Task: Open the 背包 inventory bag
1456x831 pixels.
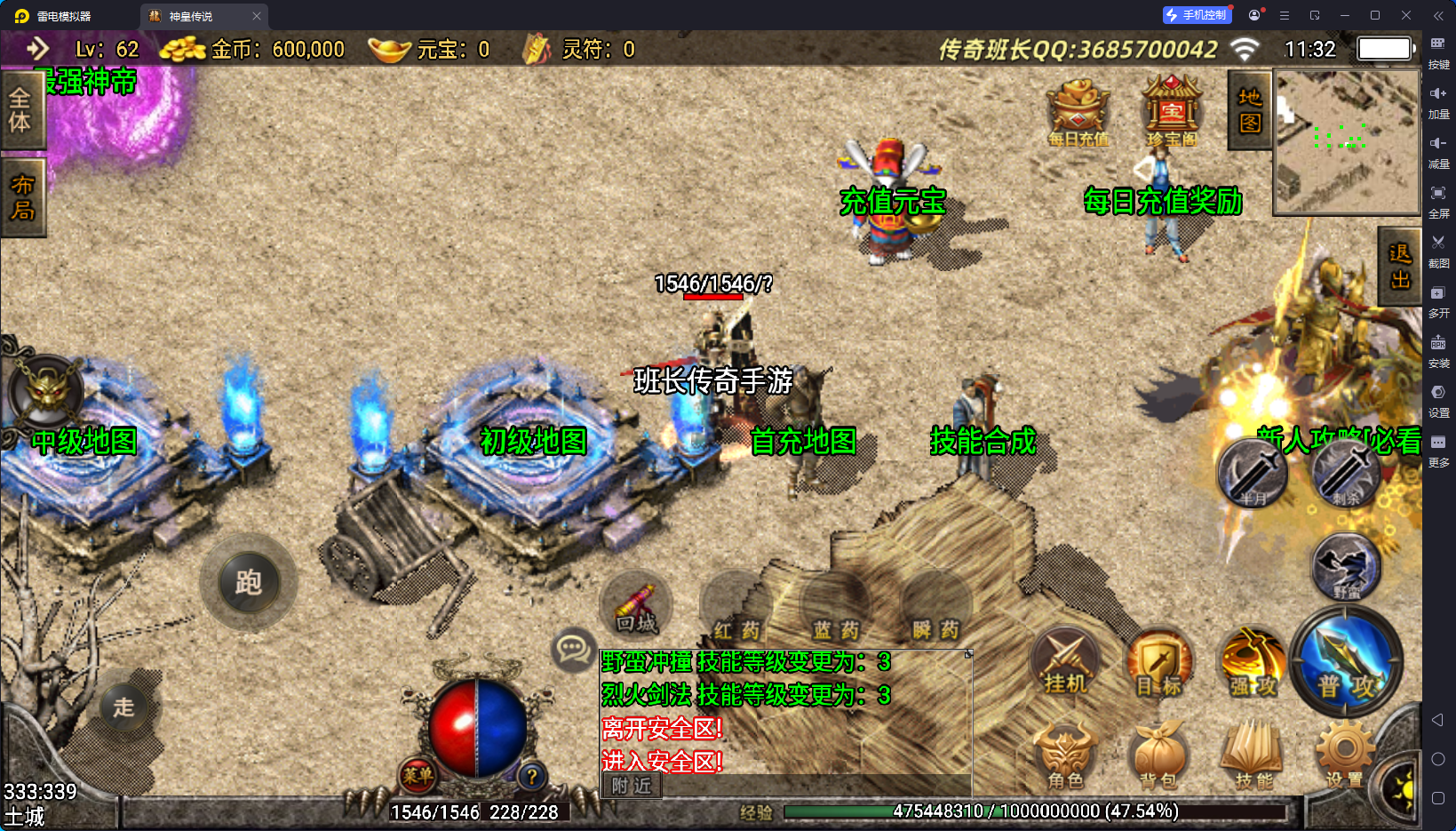Action: coord(1158,757)
